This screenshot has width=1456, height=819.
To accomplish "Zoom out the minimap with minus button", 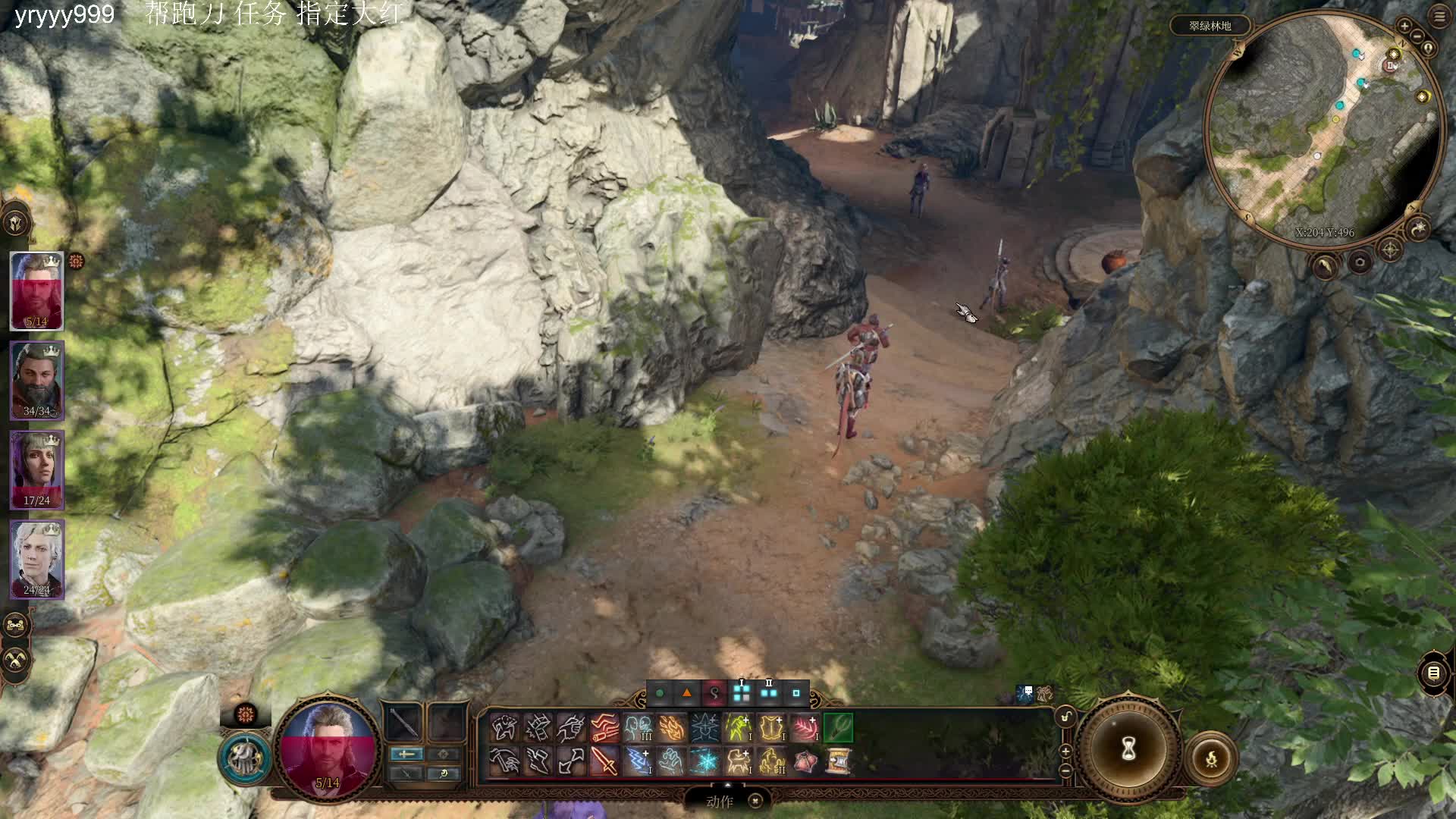I will tap(1417, 36).
